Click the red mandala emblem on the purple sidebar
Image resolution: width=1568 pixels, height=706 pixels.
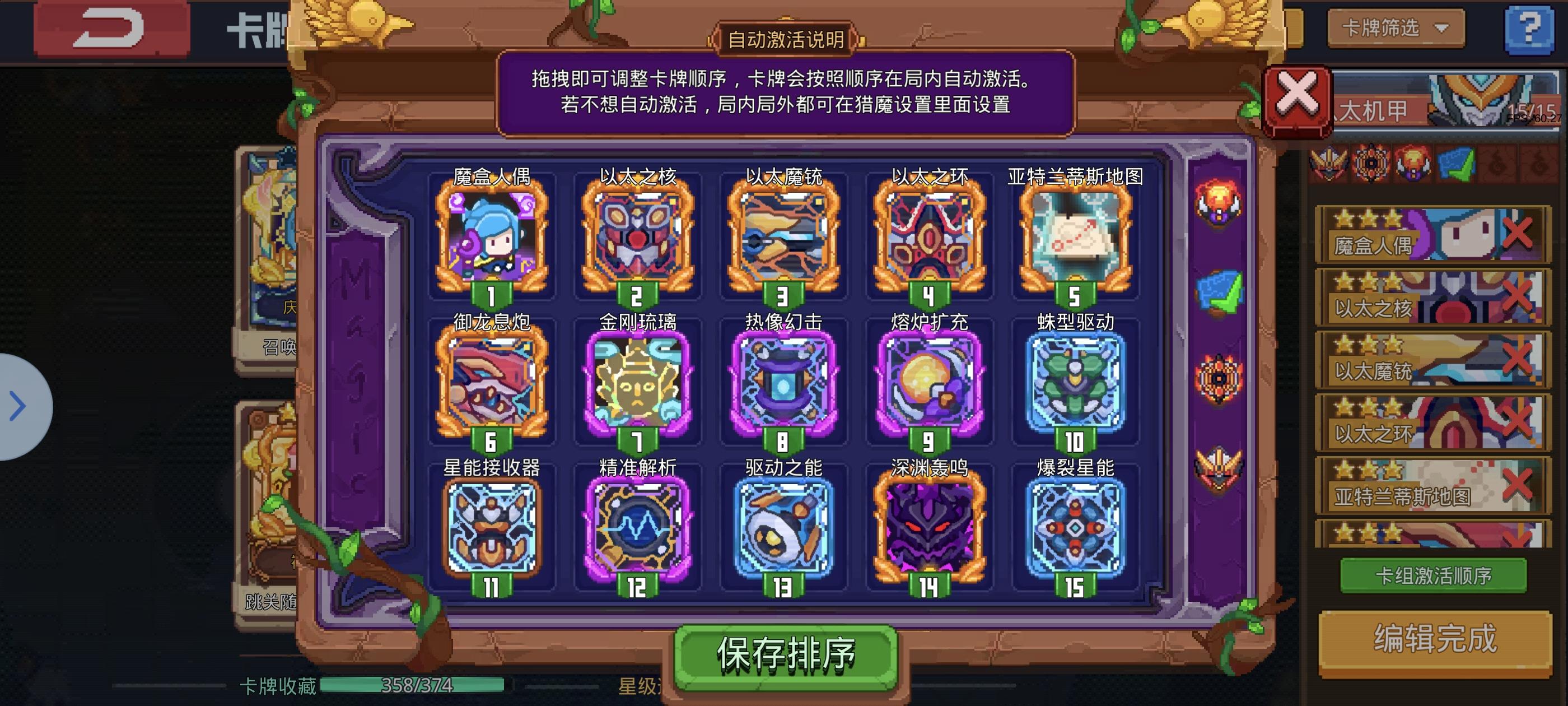click(x=1219, y=378)
